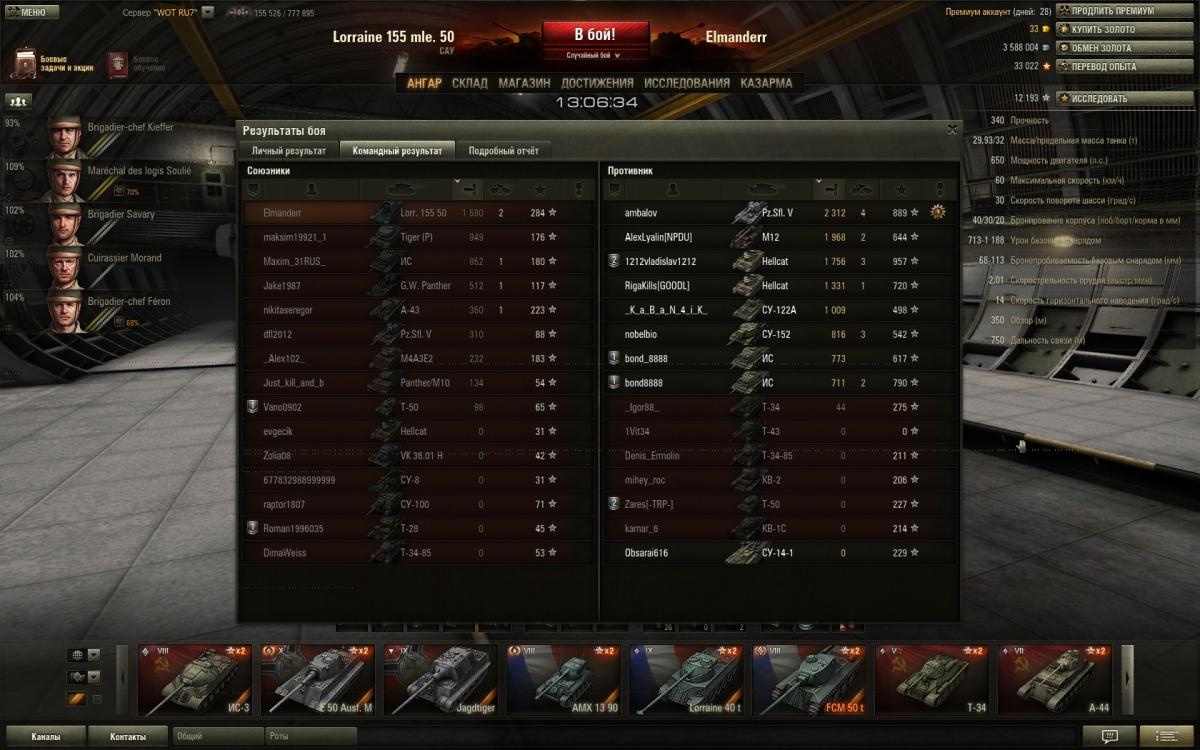Image resolution: width=1200 pixels, height=750 pixels.
Task: Close the battle results window
Action: 952,129
